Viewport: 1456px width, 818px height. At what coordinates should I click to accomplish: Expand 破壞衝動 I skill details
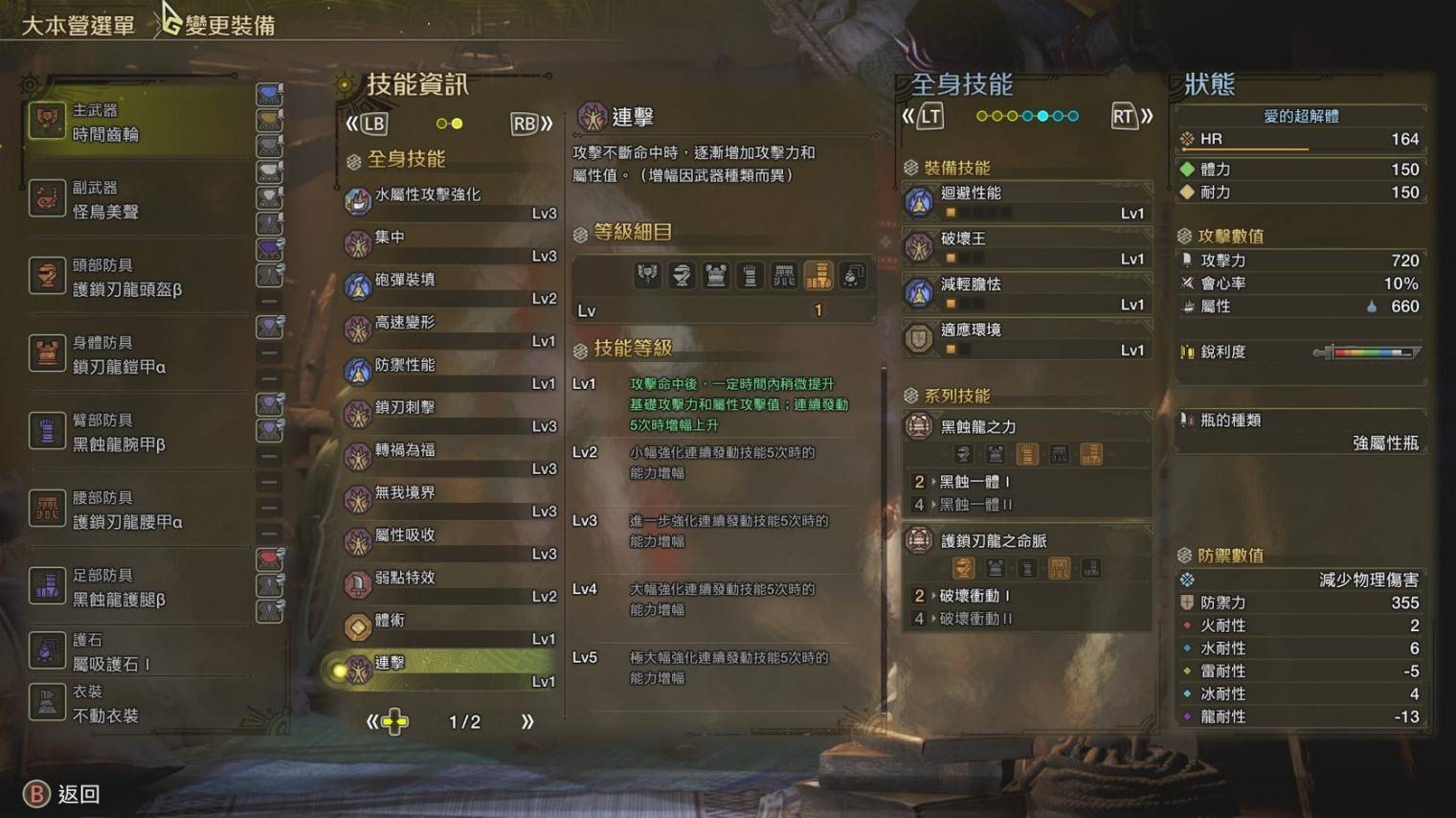pyautogui.click(x=976, y=595)
